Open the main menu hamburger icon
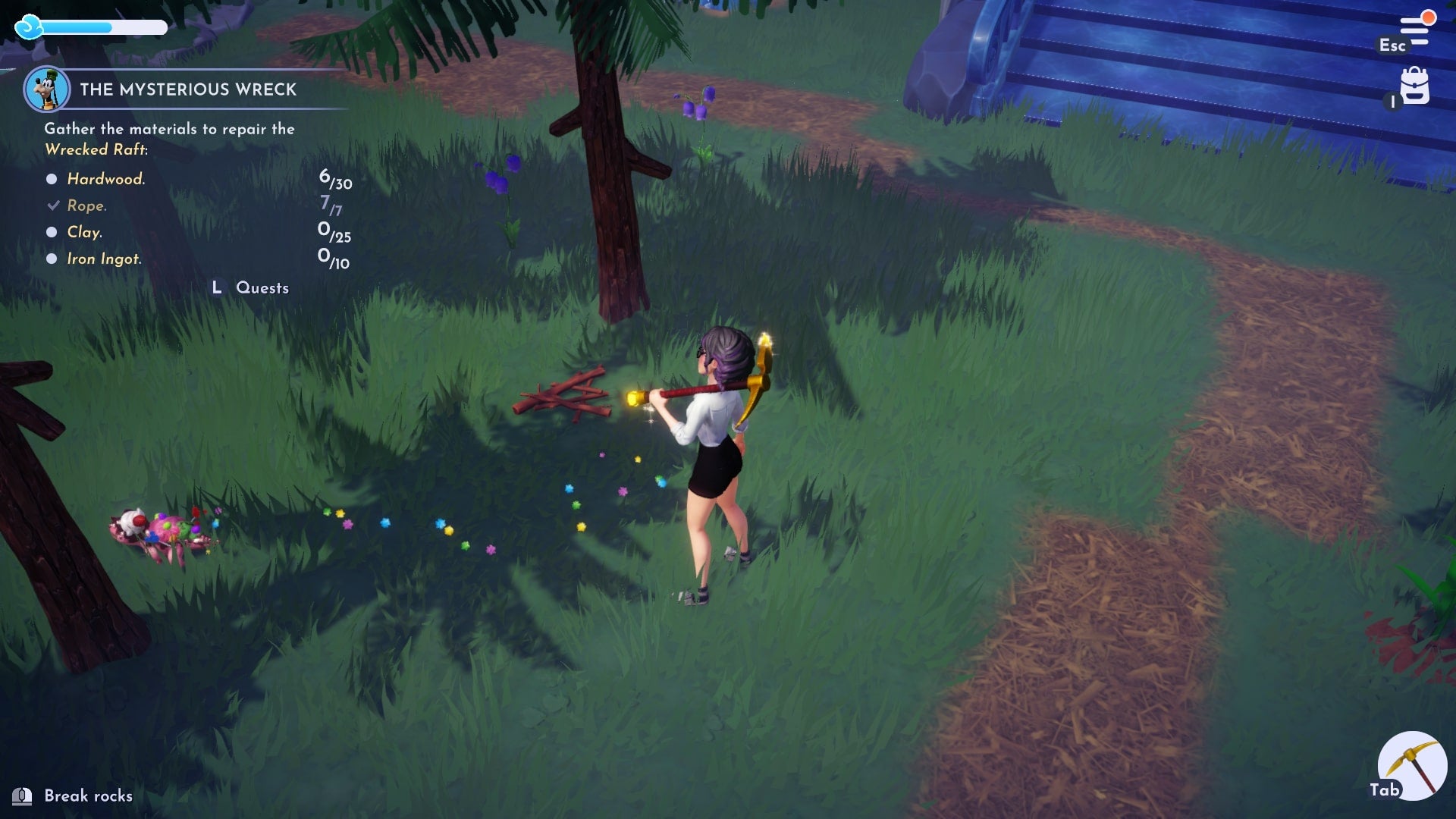The width and height of the screenshot is (1456, 819). click(1414, 31)
